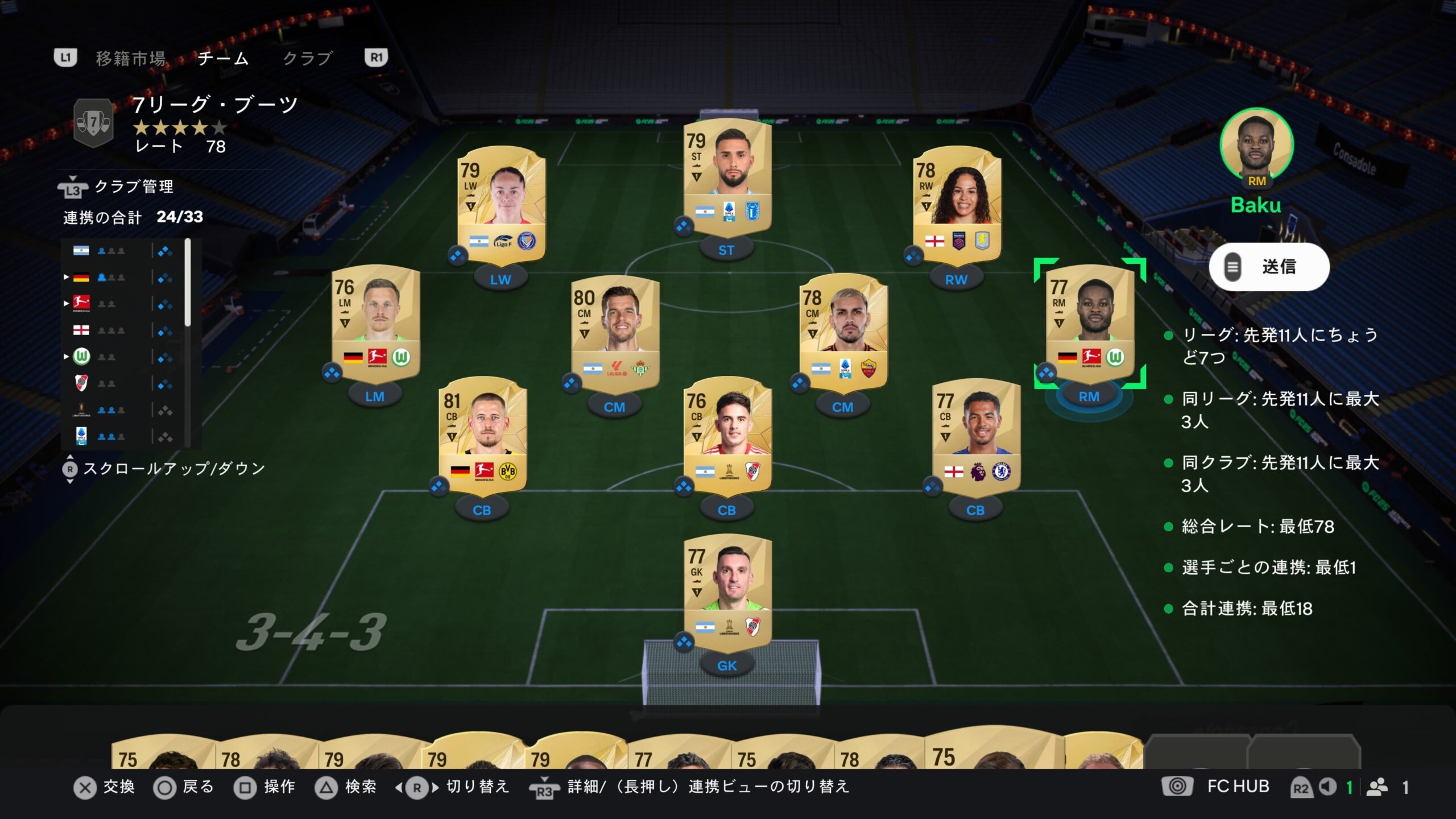Select the 78-rated CM Roma card
The height and width of the screenshot is (819, 1456).
(x=843, y=332)
